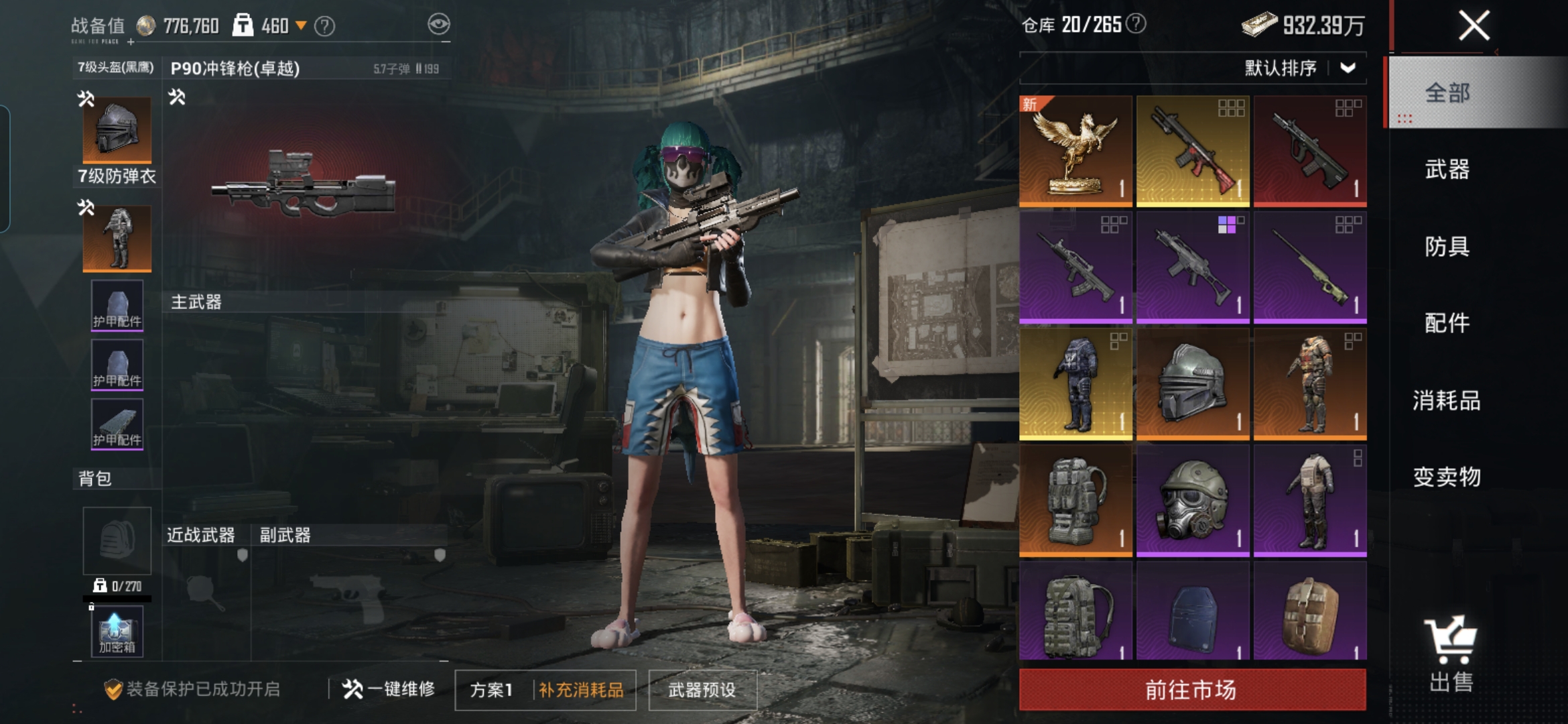
Task: Switch to the 变卖物 sellables category
Action: pos(1447,477)
